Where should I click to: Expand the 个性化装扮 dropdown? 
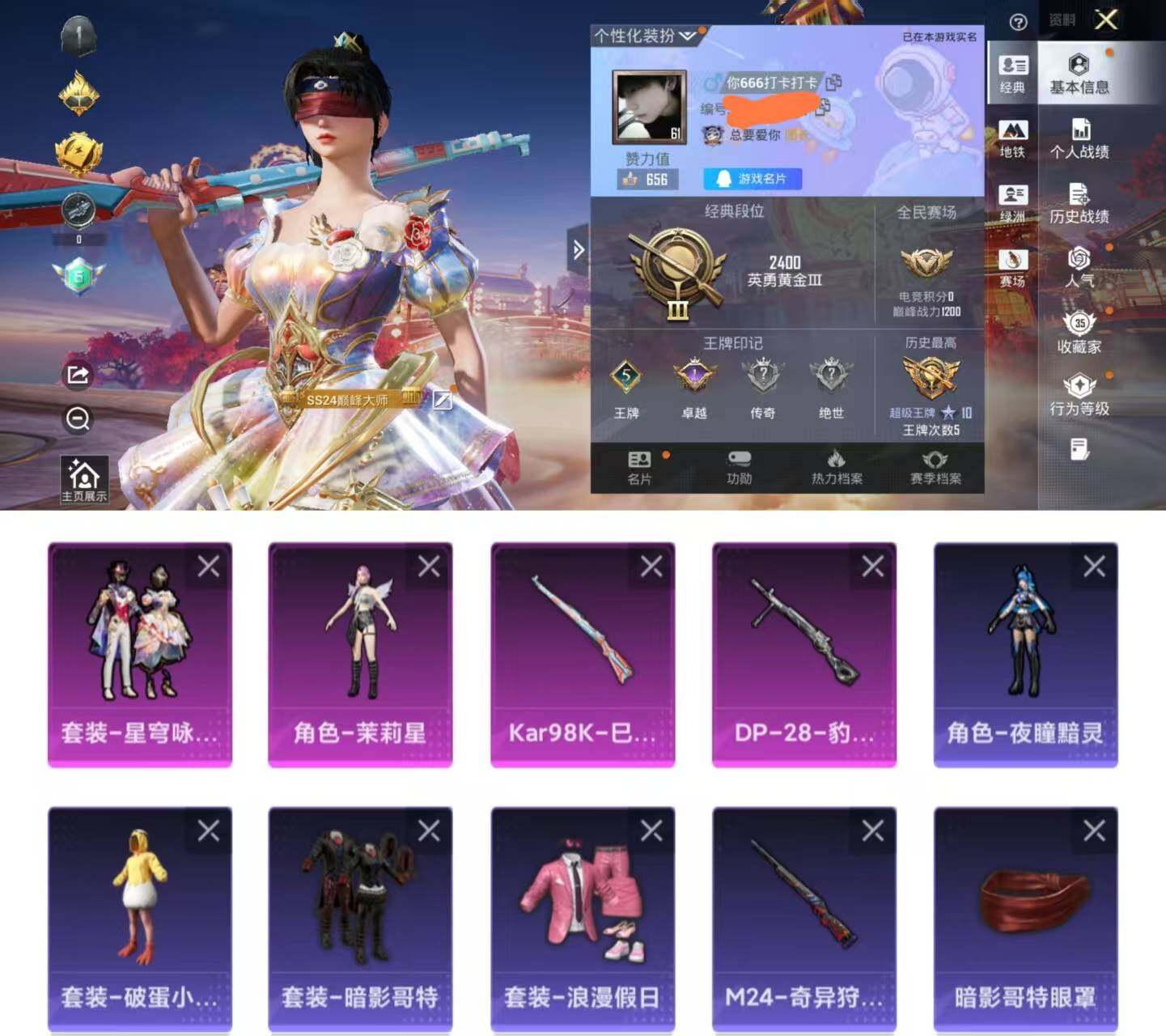pos(645,36)
